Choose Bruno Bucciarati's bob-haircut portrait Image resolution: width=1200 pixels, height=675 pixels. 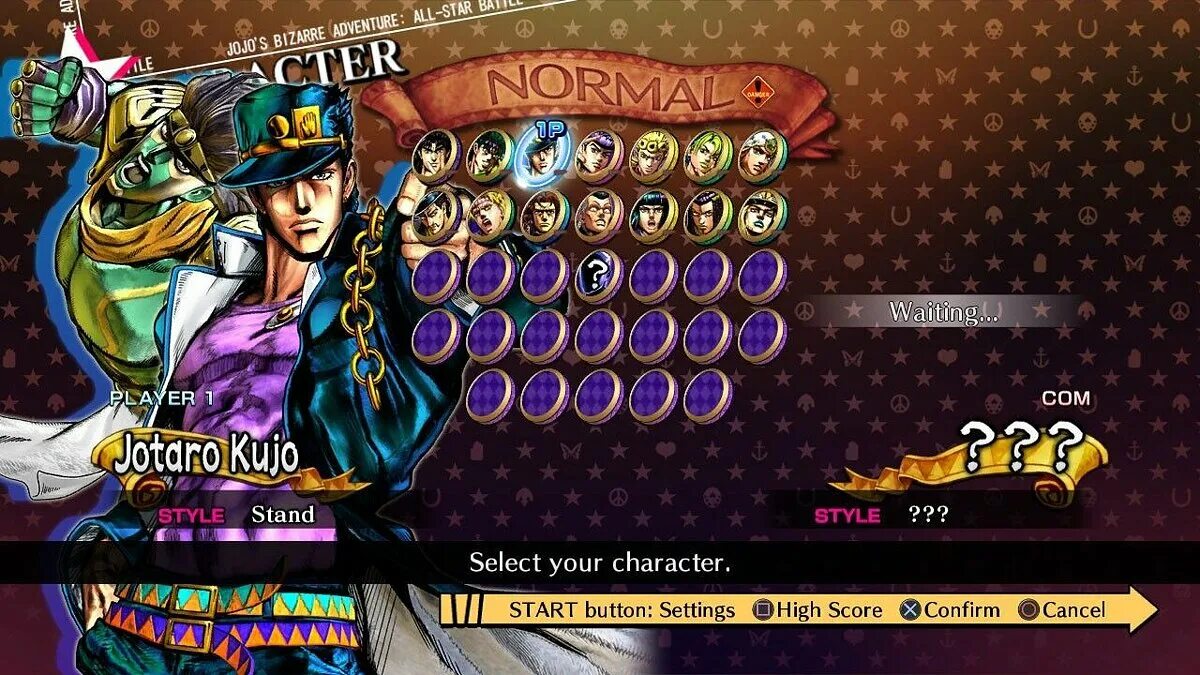[654, 215]
